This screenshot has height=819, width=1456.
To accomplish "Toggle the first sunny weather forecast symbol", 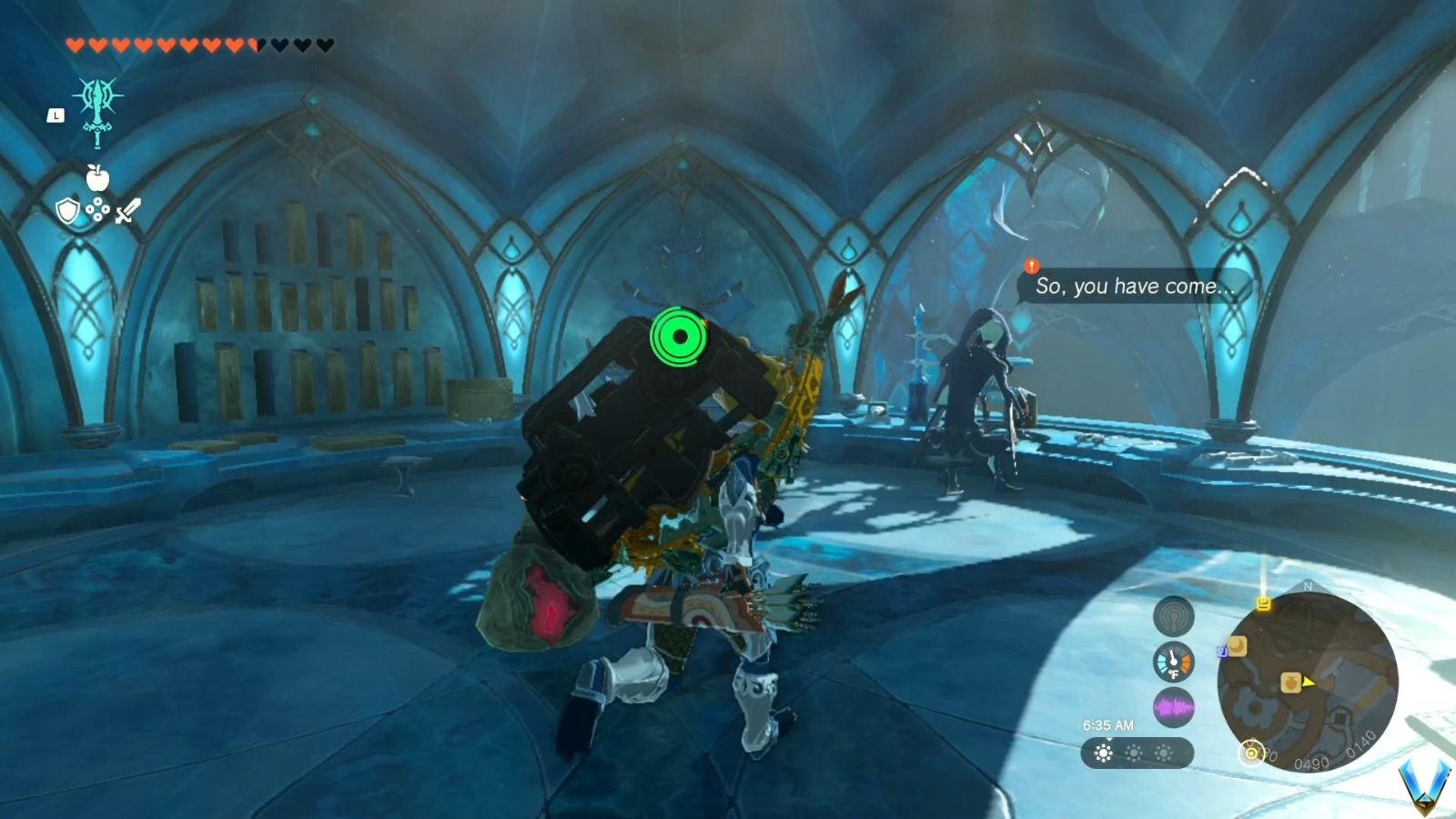I will point(1103,753).
